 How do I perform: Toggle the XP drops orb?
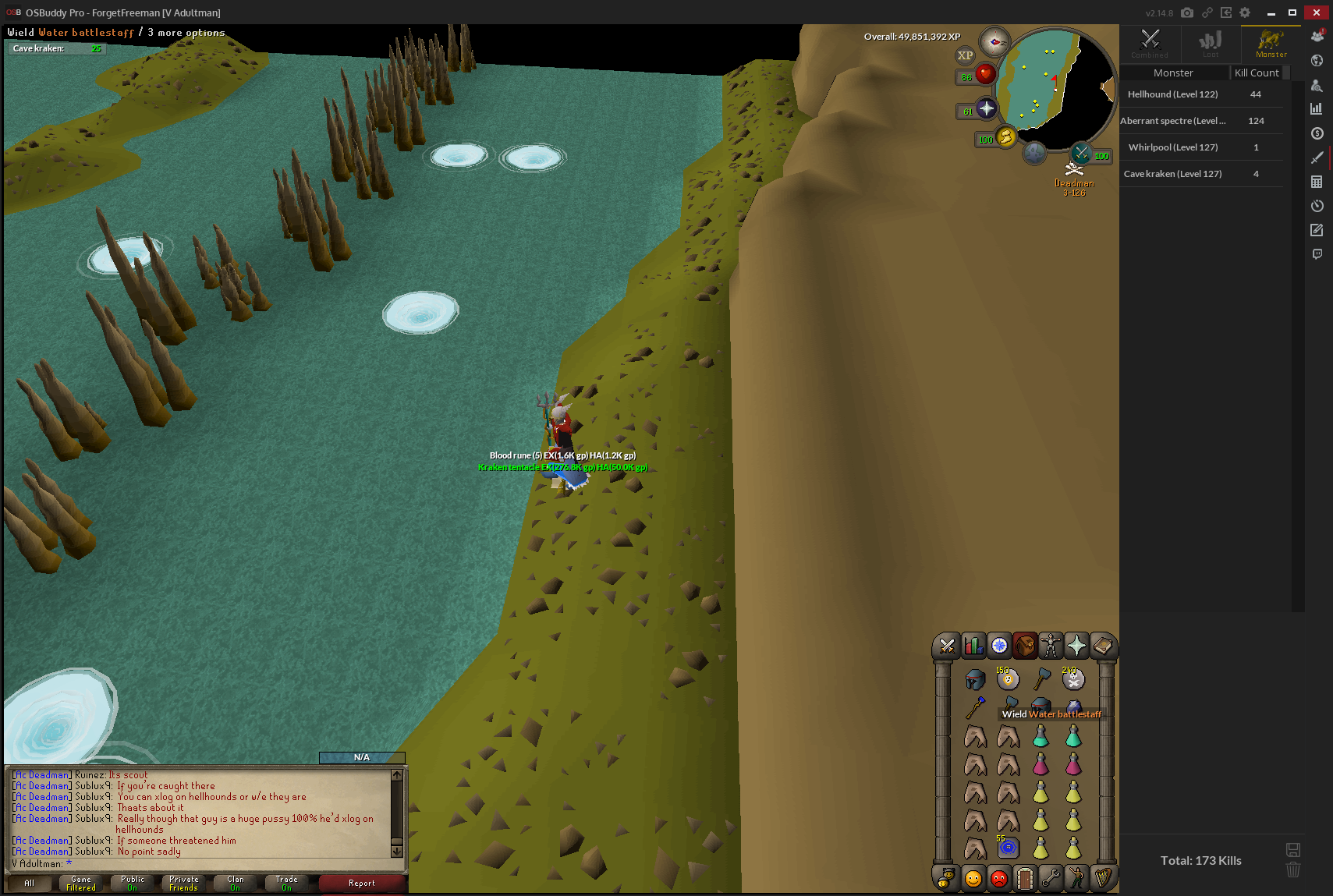pos(965,55)
